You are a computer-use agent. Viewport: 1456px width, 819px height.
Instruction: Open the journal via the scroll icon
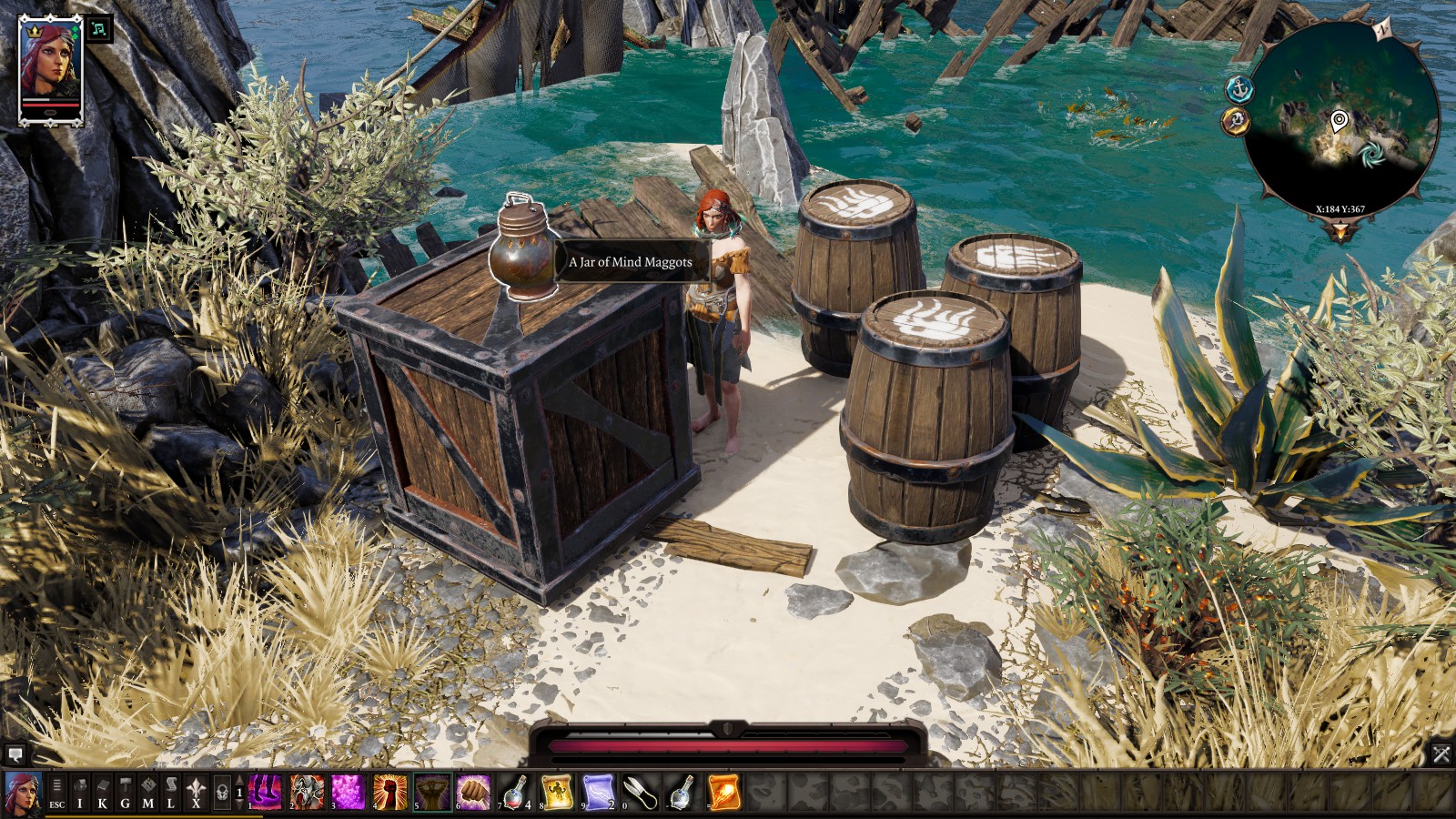pos(171,788)
